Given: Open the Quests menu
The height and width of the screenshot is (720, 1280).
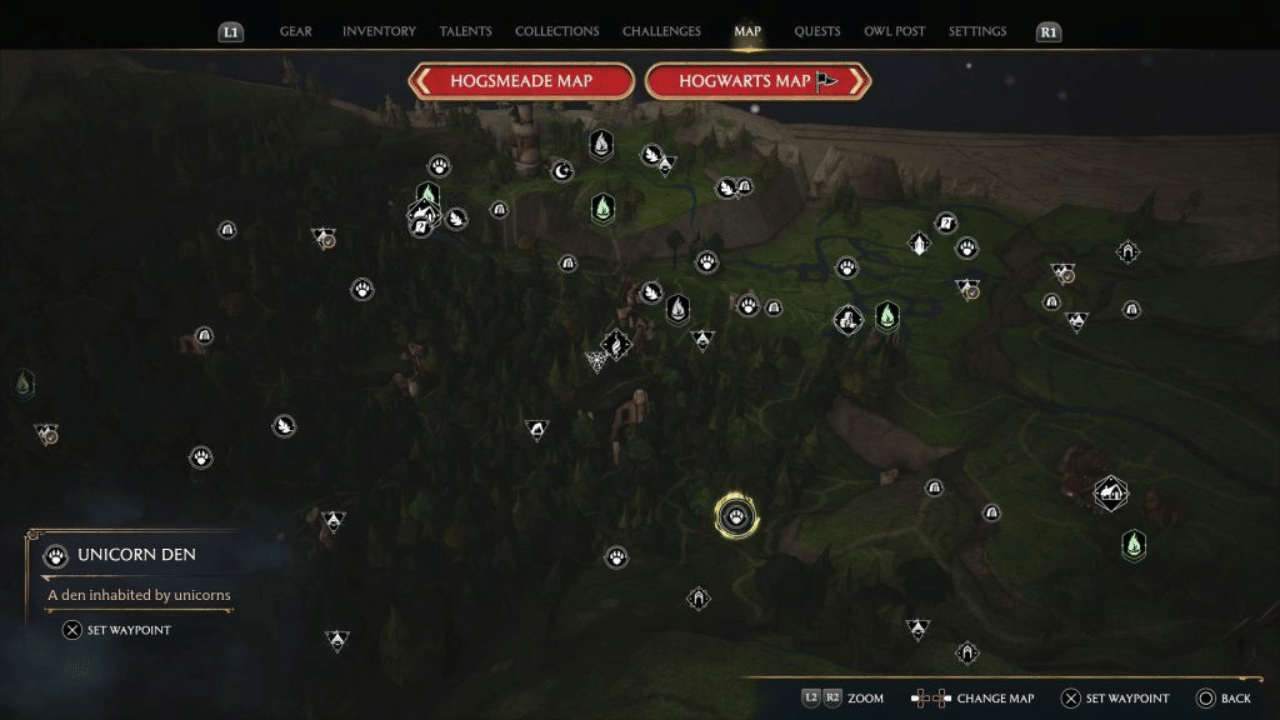Looking at the screenshot, I should (x=817, y=31).
